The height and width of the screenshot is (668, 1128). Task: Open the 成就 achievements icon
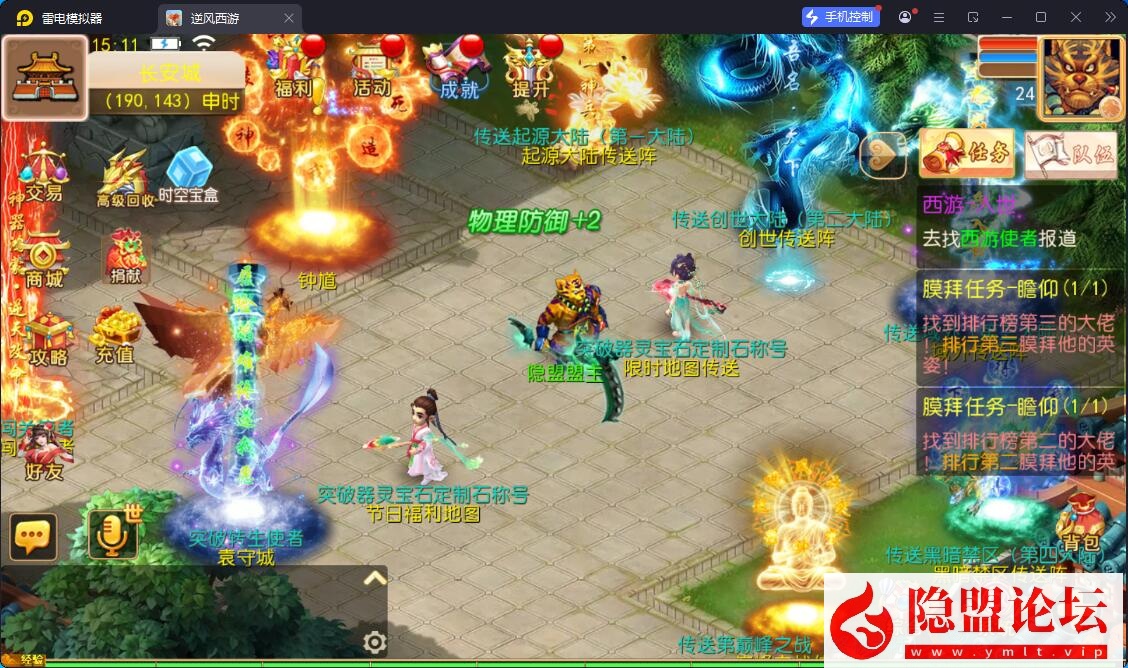click(459, 68)
